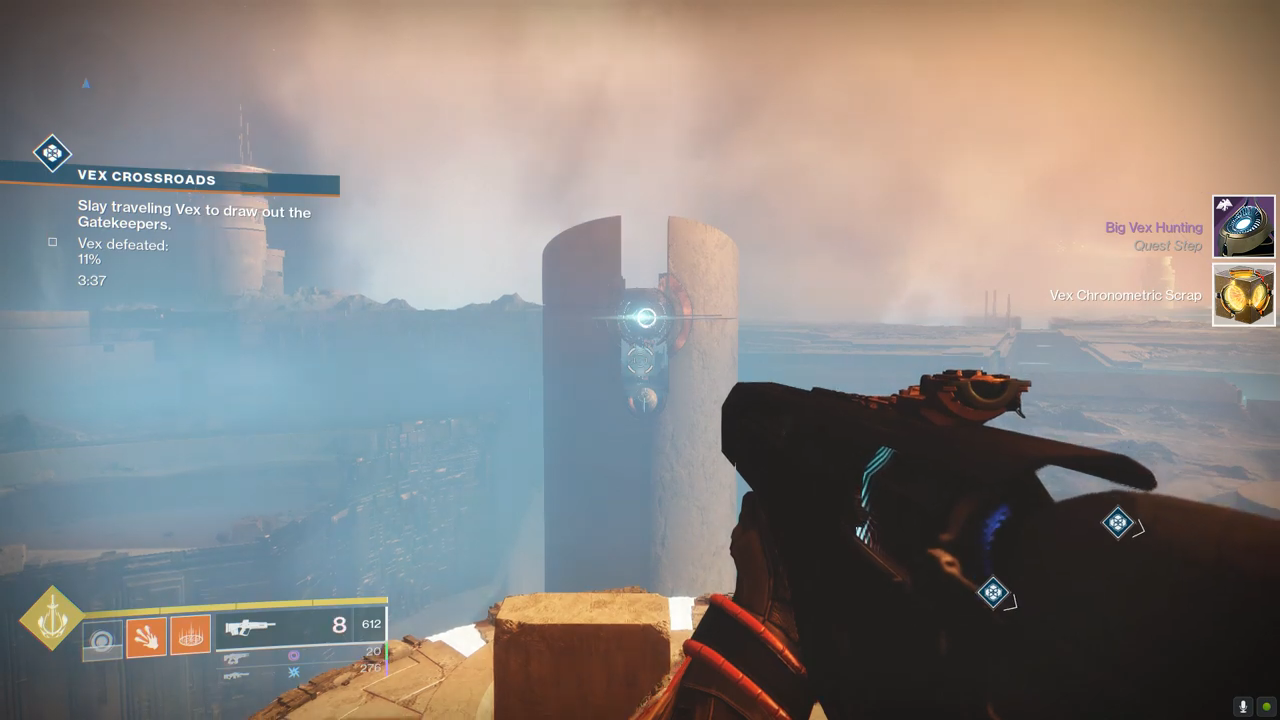
Task: Click the green status dot overlay button
Action: pos(1266,706)
